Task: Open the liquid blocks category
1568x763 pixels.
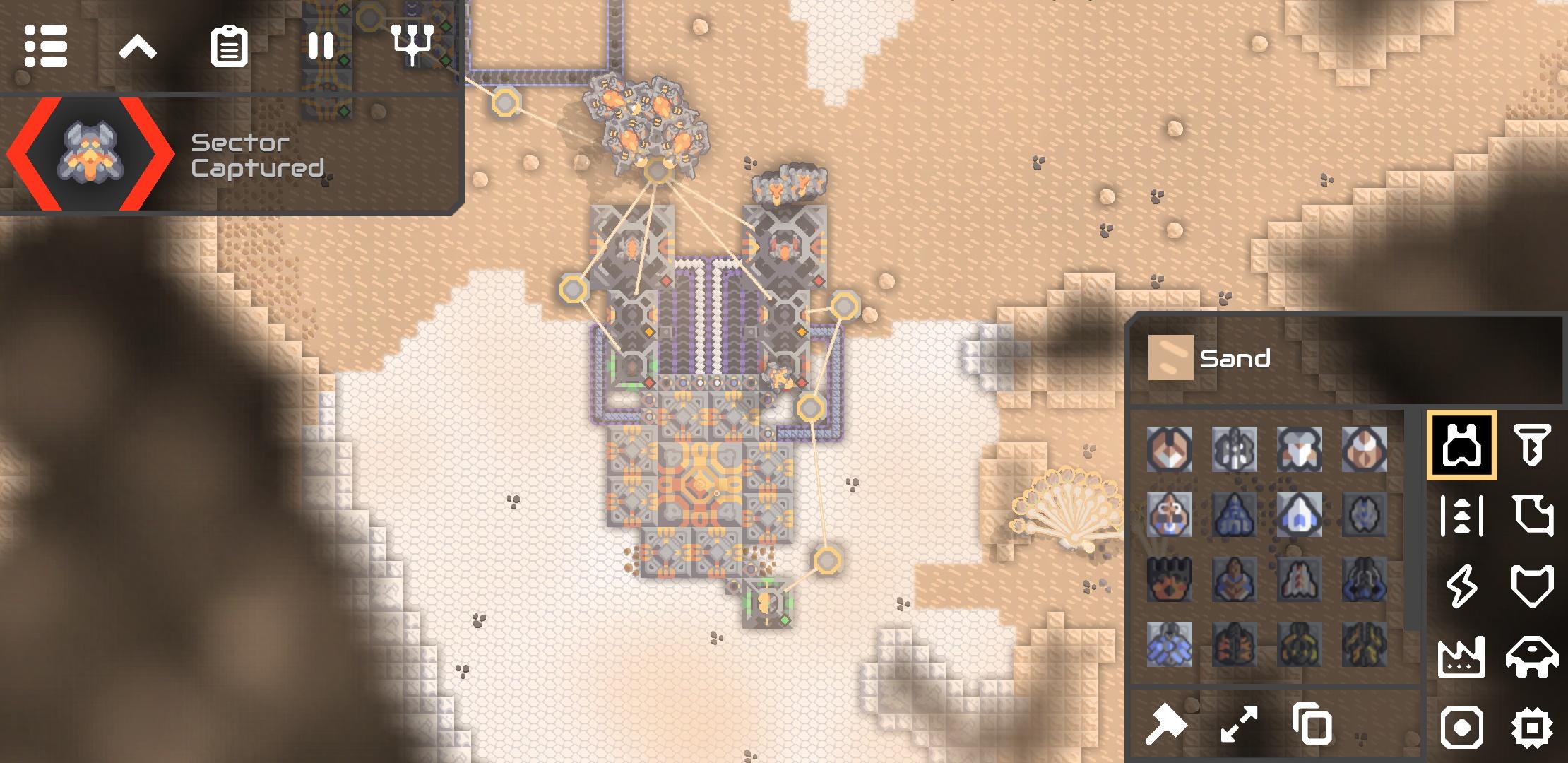Action: (1531, 516)
